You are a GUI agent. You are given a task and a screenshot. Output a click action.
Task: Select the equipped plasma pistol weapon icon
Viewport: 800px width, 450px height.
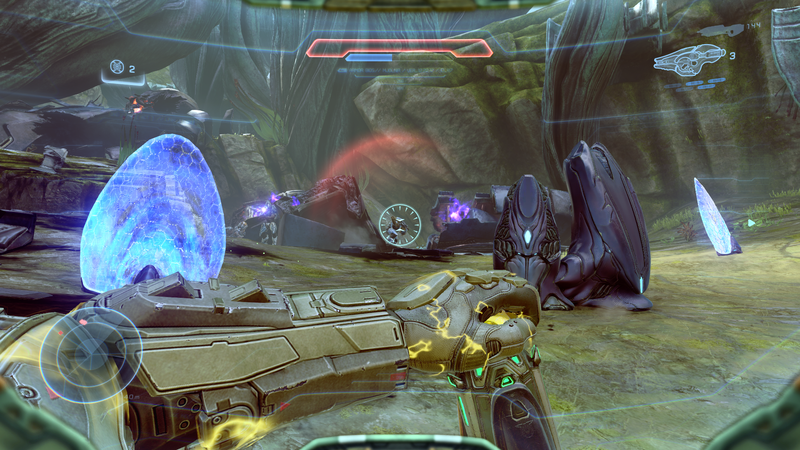pos(688,58)
